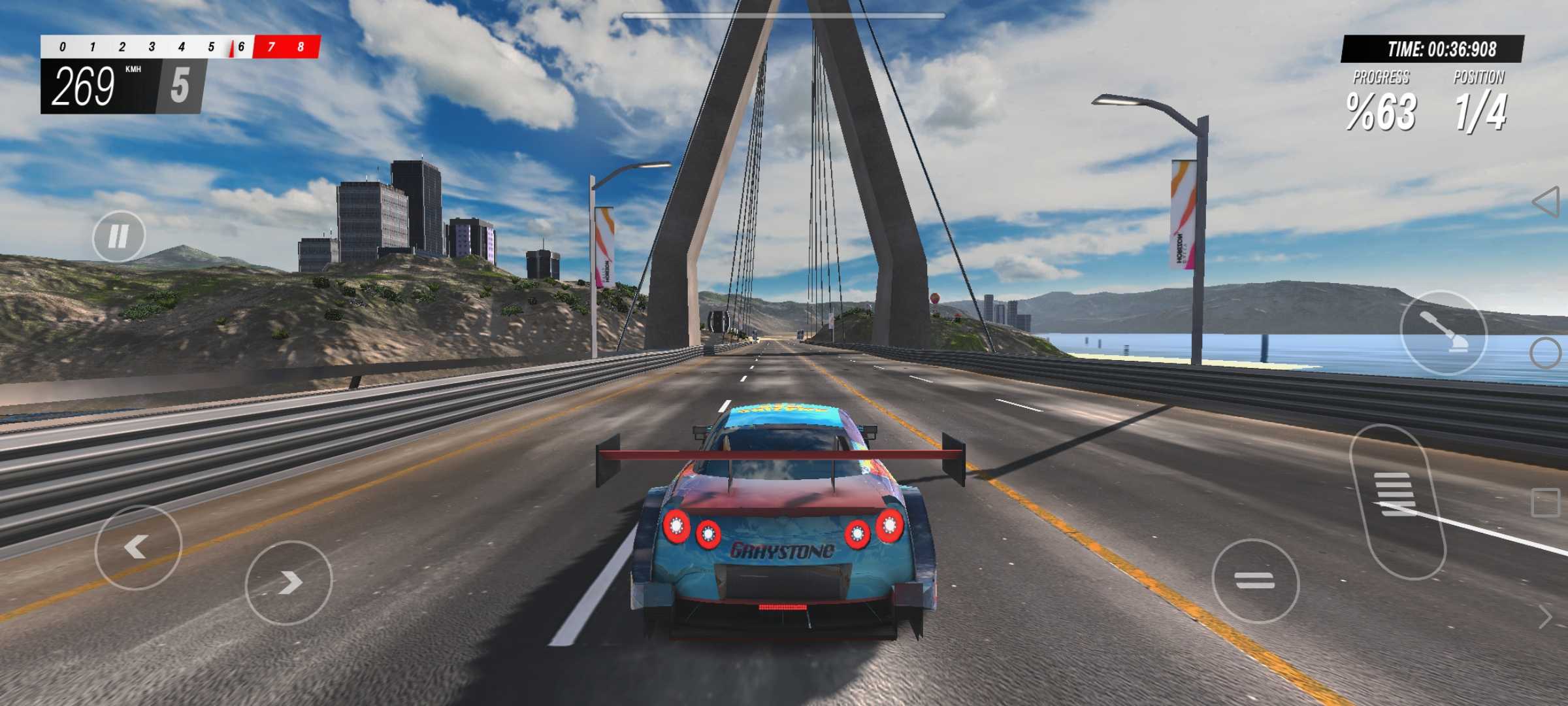Pull the handbrake lever button
The image size is (1568, 706).
coord(1443,332)
